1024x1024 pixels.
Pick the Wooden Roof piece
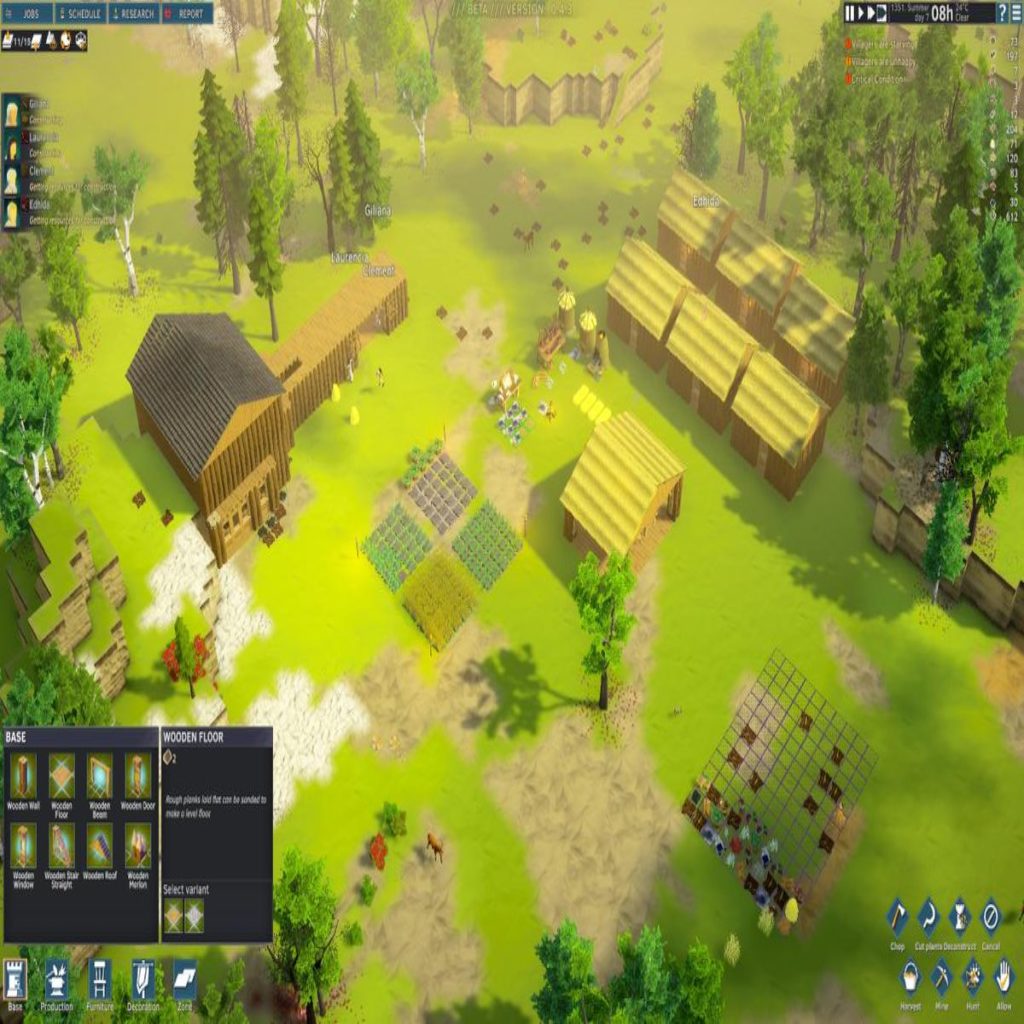coord(100,846)
